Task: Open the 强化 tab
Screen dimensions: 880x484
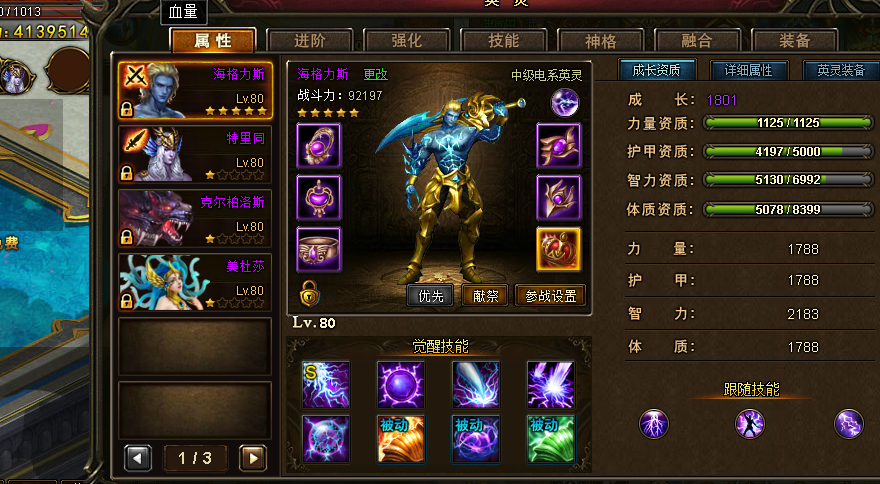Action: [406, 41]
